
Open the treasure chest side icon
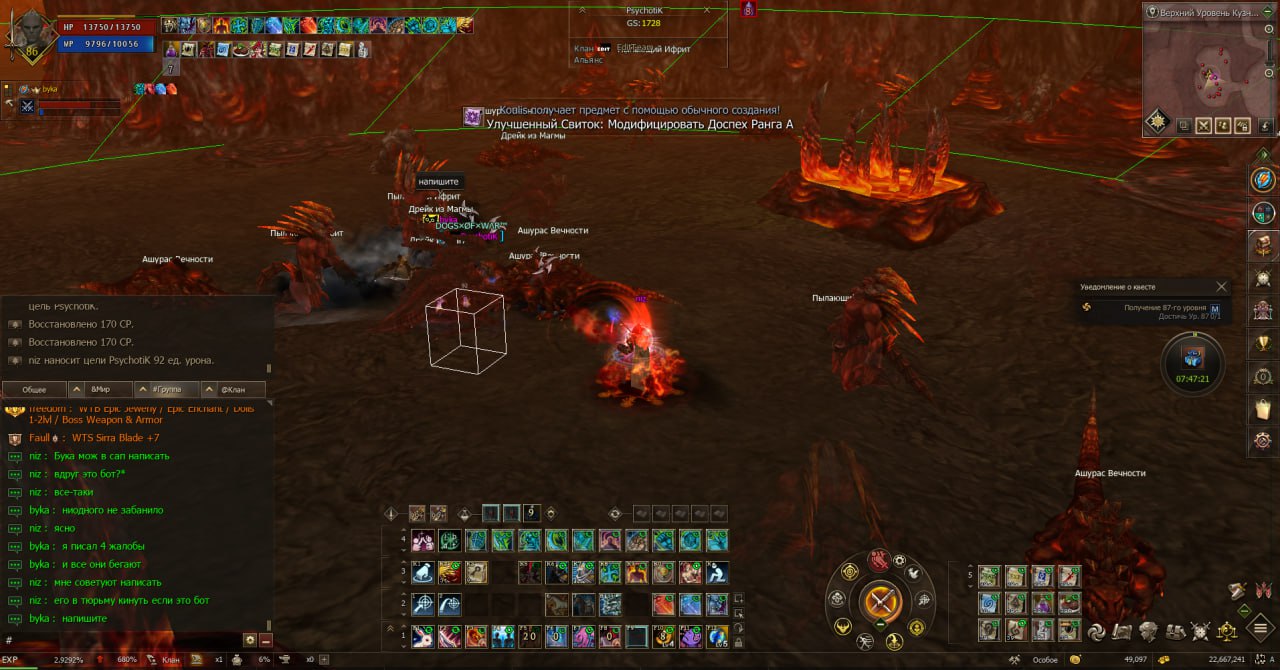pos(1262,245)
